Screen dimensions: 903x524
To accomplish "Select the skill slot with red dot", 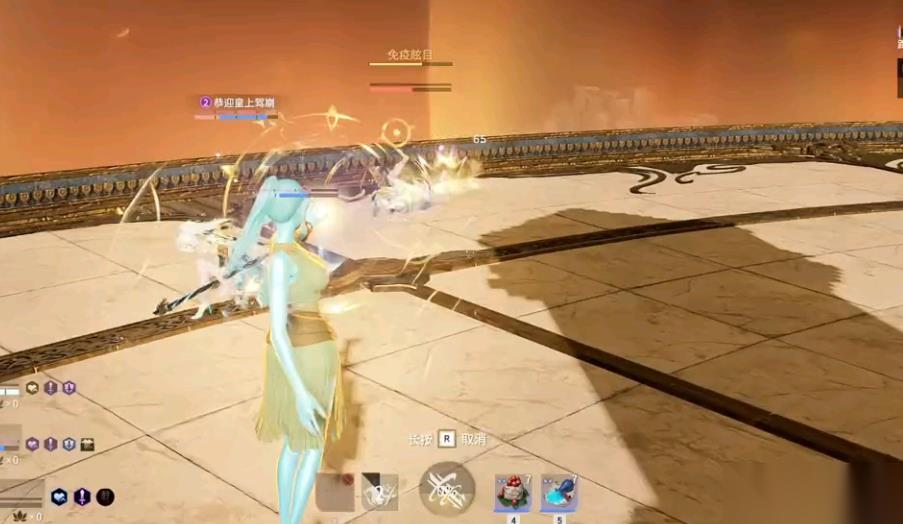I will 335,491.
